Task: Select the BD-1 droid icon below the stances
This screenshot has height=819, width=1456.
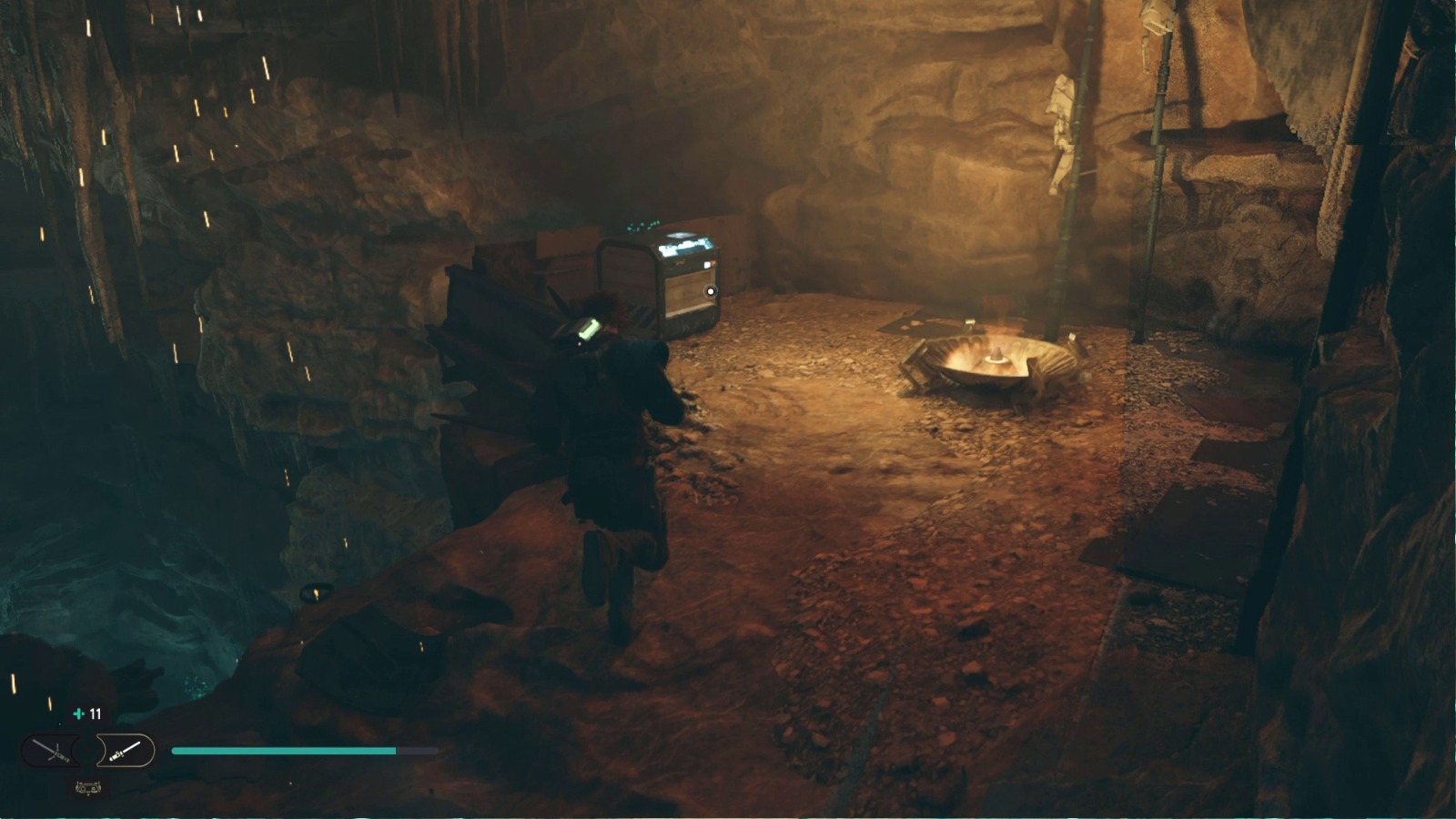Action: [x=88, y=786]
